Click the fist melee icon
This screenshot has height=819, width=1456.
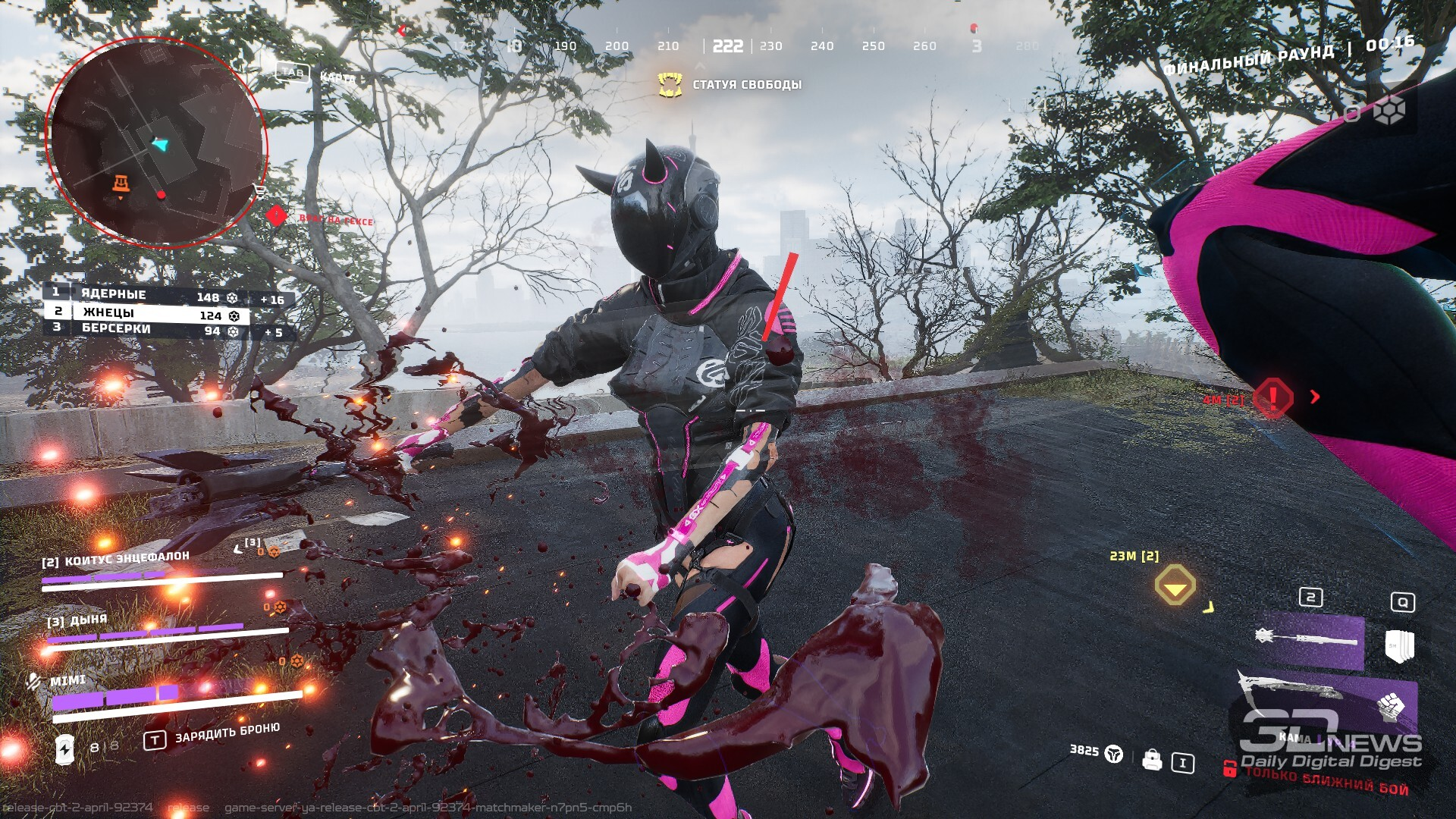[x=1390, y=707]
